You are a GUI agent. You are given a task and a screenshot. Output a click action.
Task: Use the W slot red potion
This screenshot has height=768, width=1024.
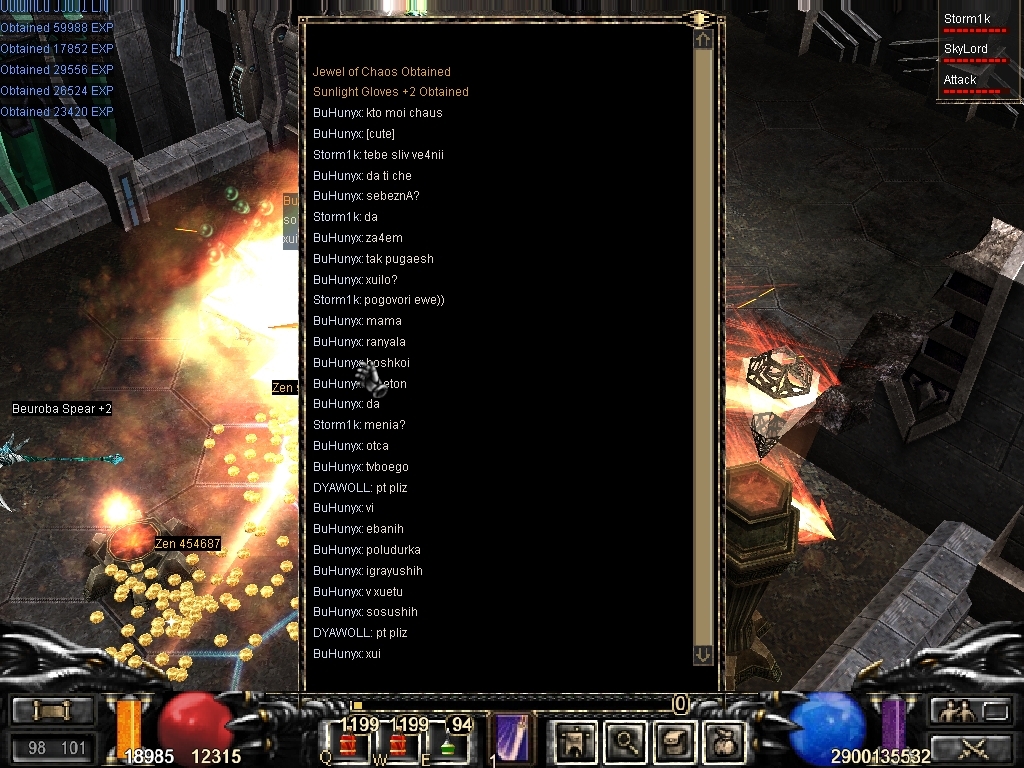click(400, 744)
